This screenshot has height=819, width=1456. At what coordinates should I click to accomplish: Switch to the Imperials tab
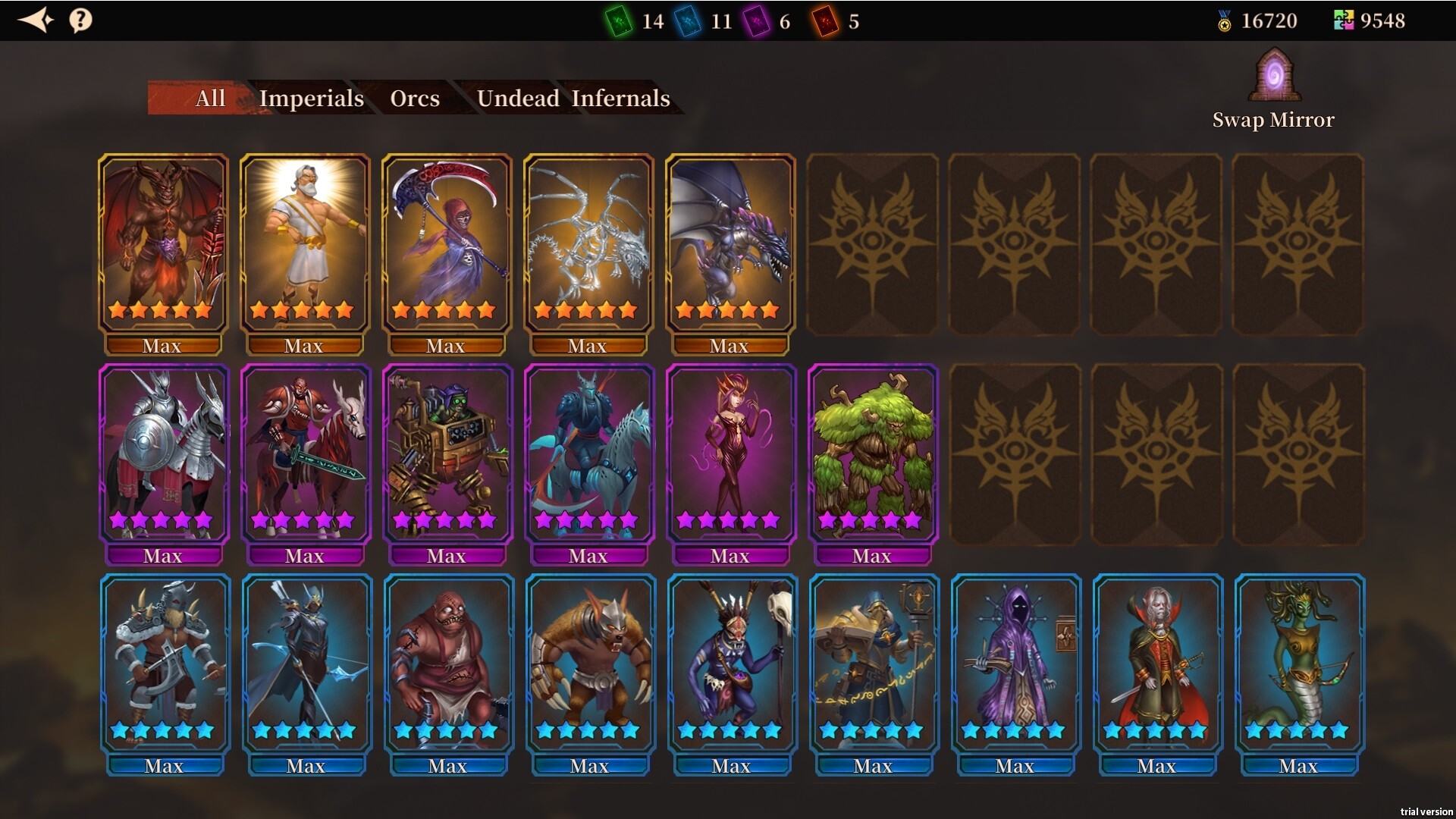tap(312, 99)
